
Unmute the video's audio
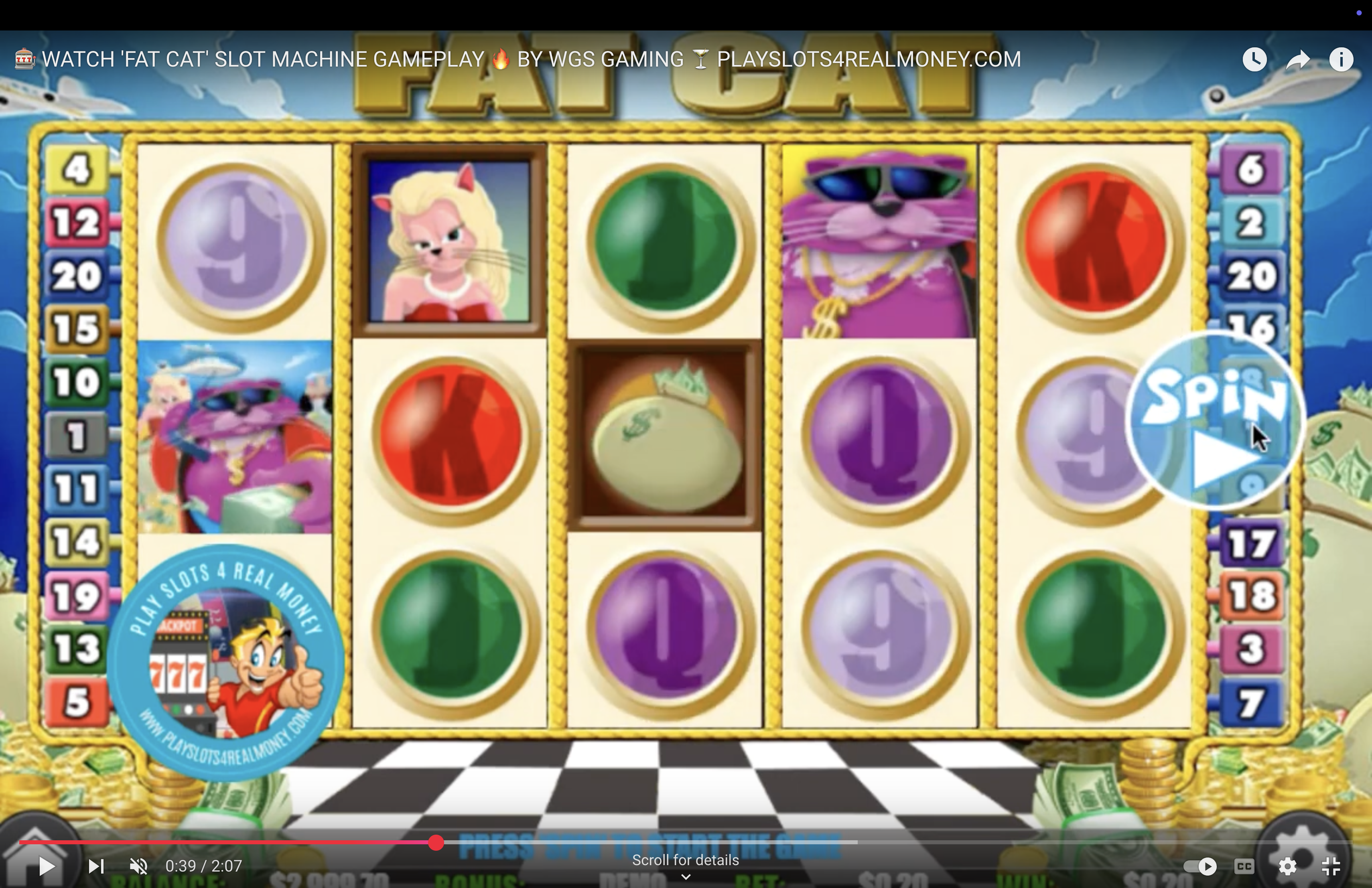tap(138, 866)
